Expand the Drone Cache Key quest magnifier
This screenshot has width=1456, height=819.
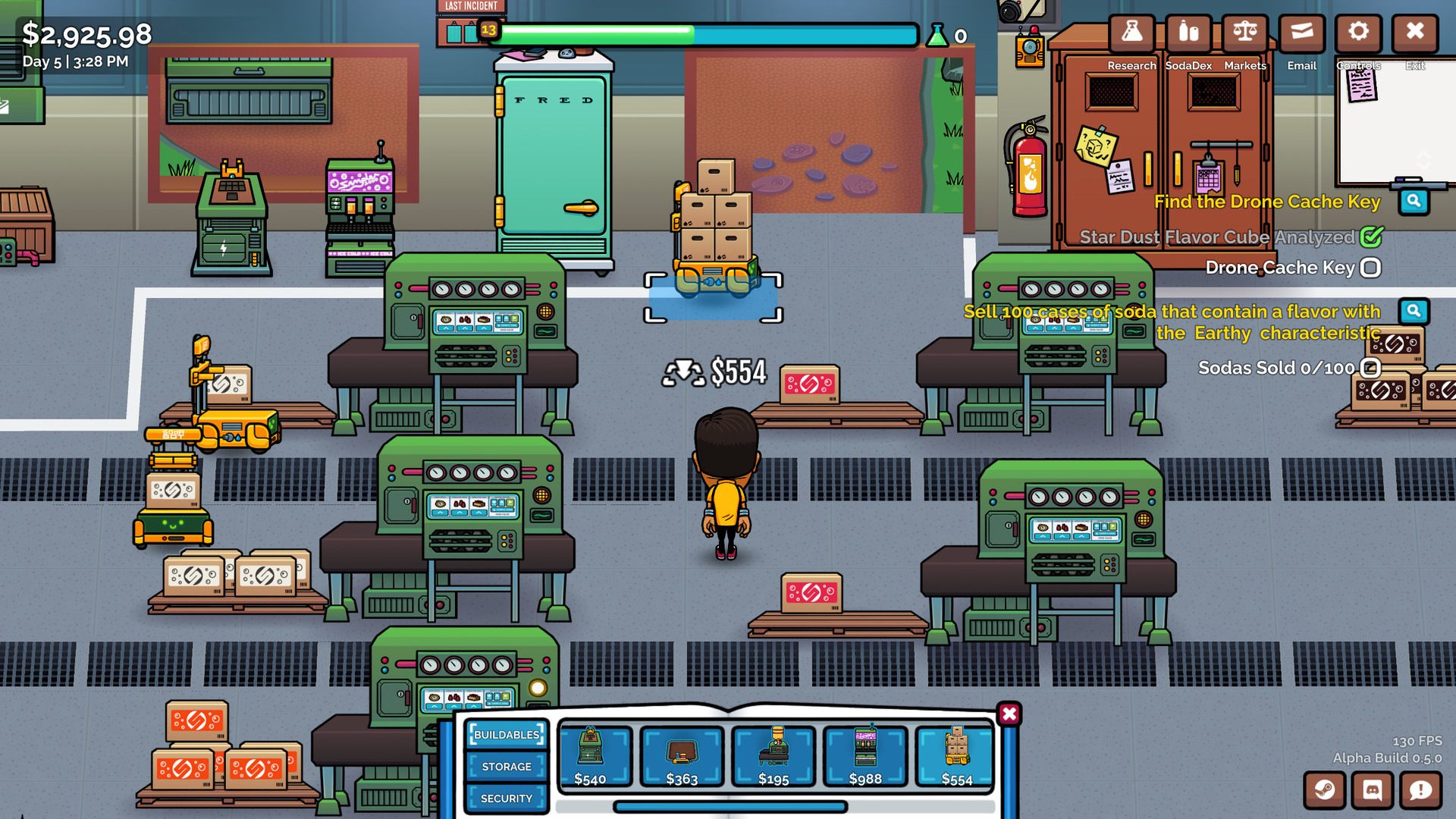1414,202
